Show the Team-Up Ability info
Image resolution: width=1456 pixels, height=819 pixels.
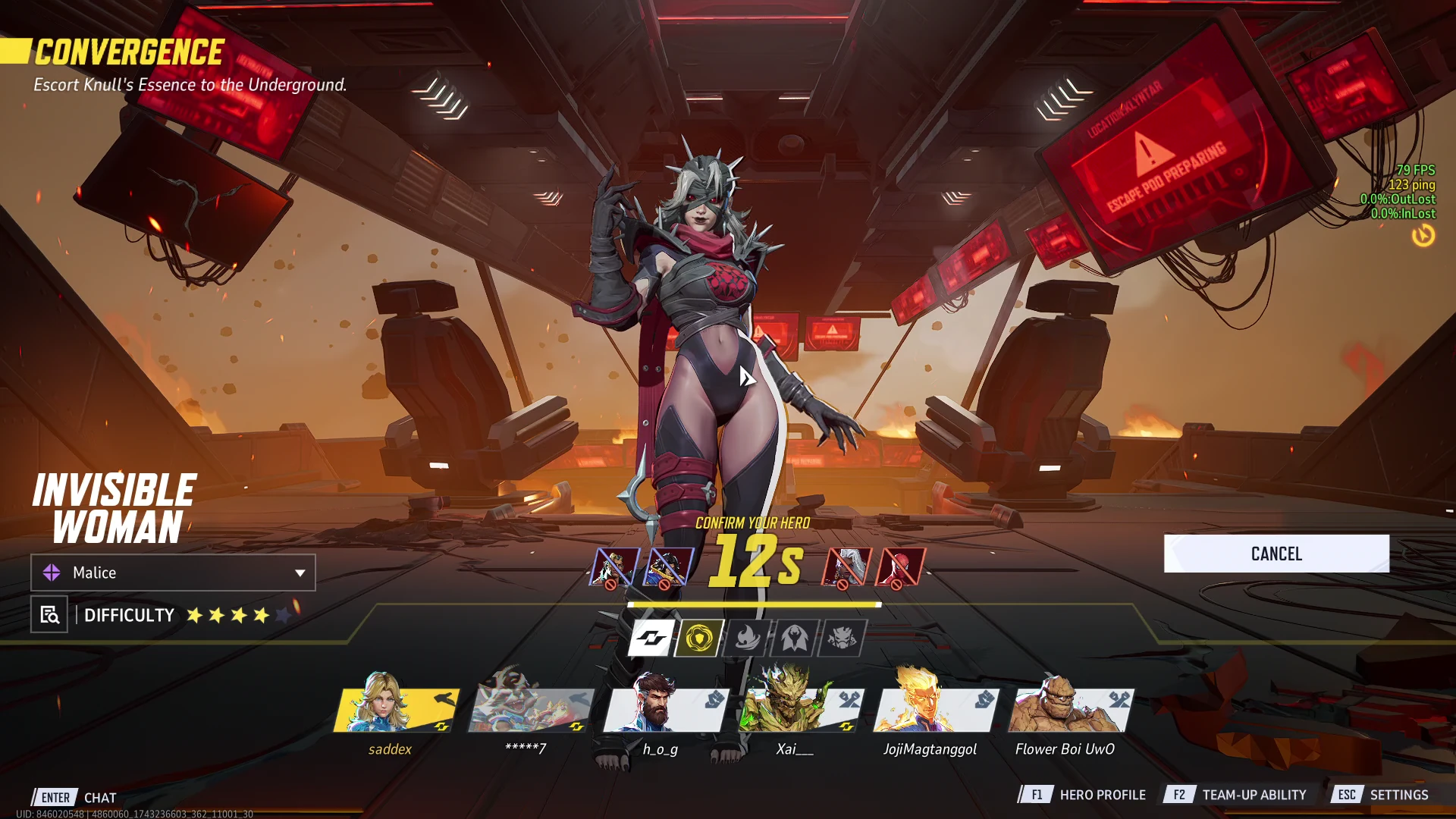(1238, 795)
